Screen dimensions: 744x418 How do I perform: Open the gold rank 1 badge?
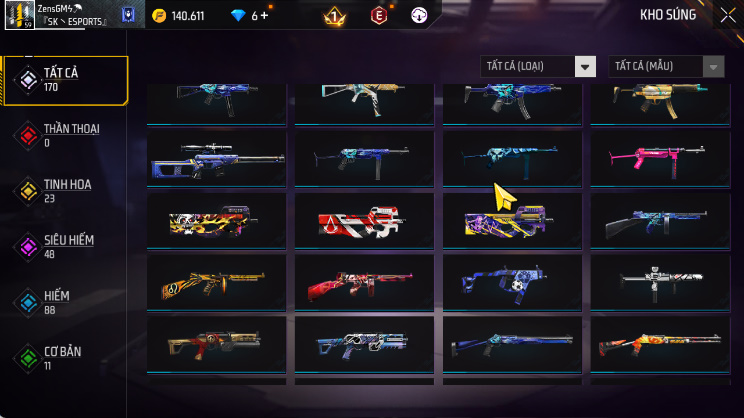336,16
